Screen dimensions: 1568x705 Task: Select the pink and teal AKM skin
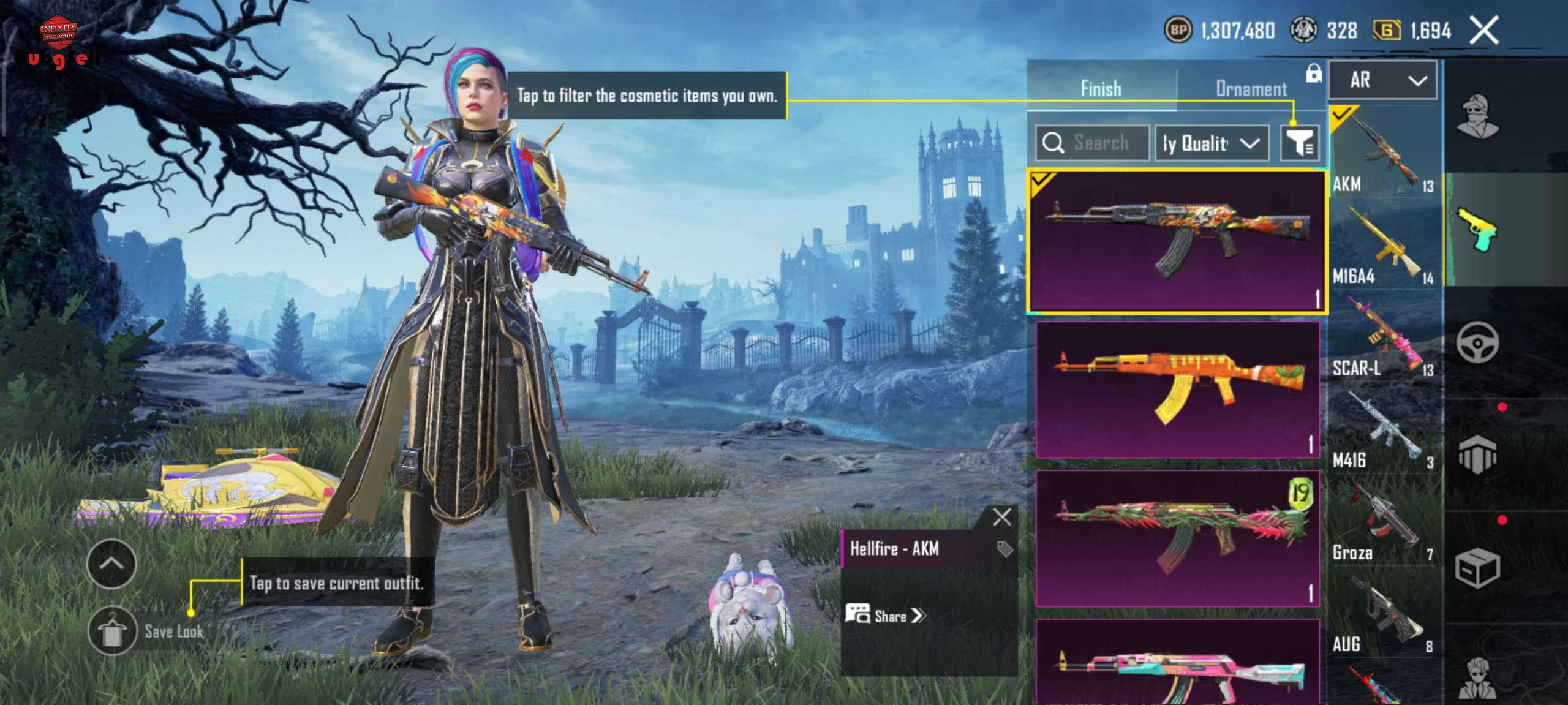[1177, 665]
